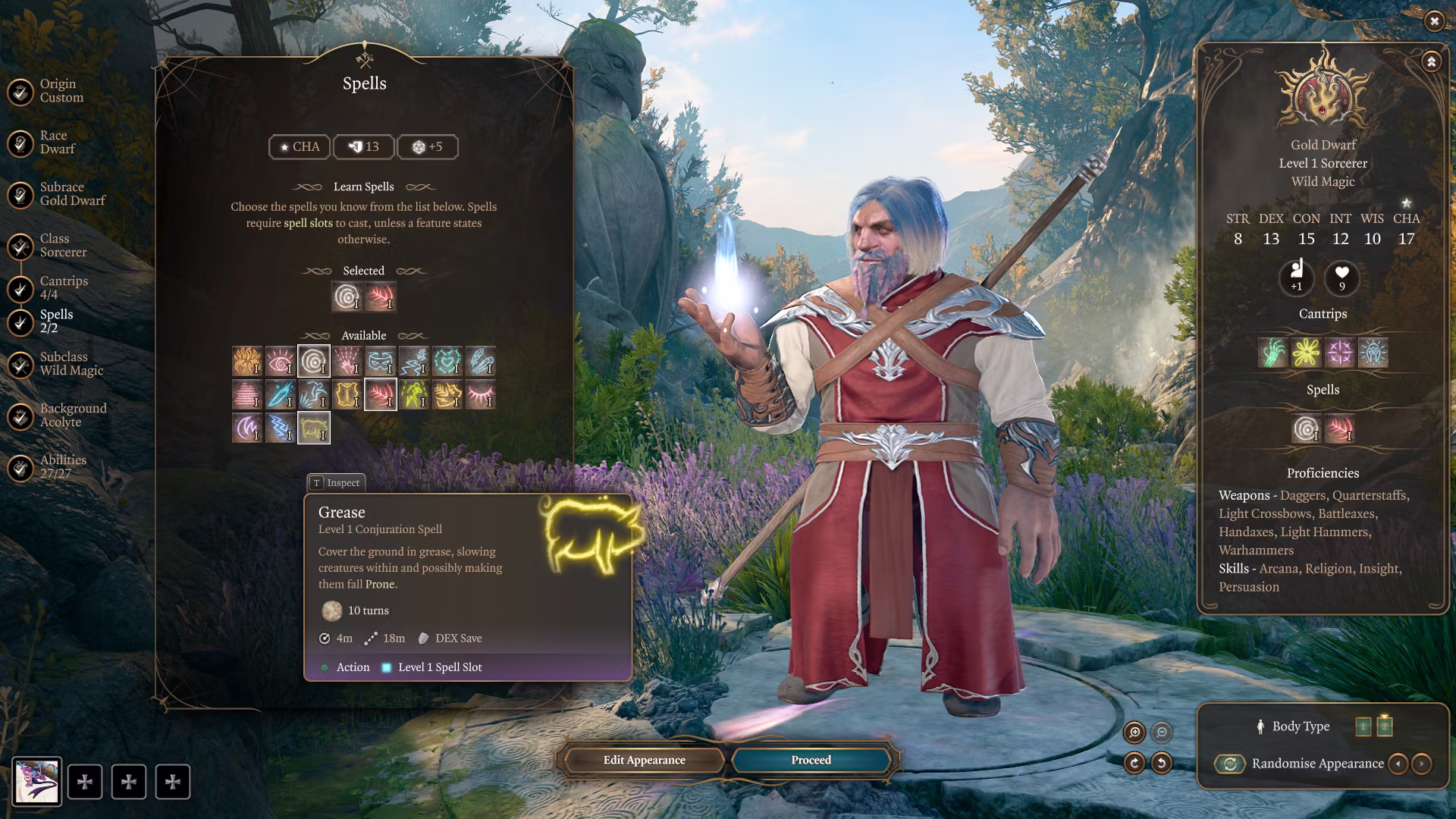This screenshot has height=819, width=1456.
Task: Open Edit Appearance
Action: tap(644, 760)
